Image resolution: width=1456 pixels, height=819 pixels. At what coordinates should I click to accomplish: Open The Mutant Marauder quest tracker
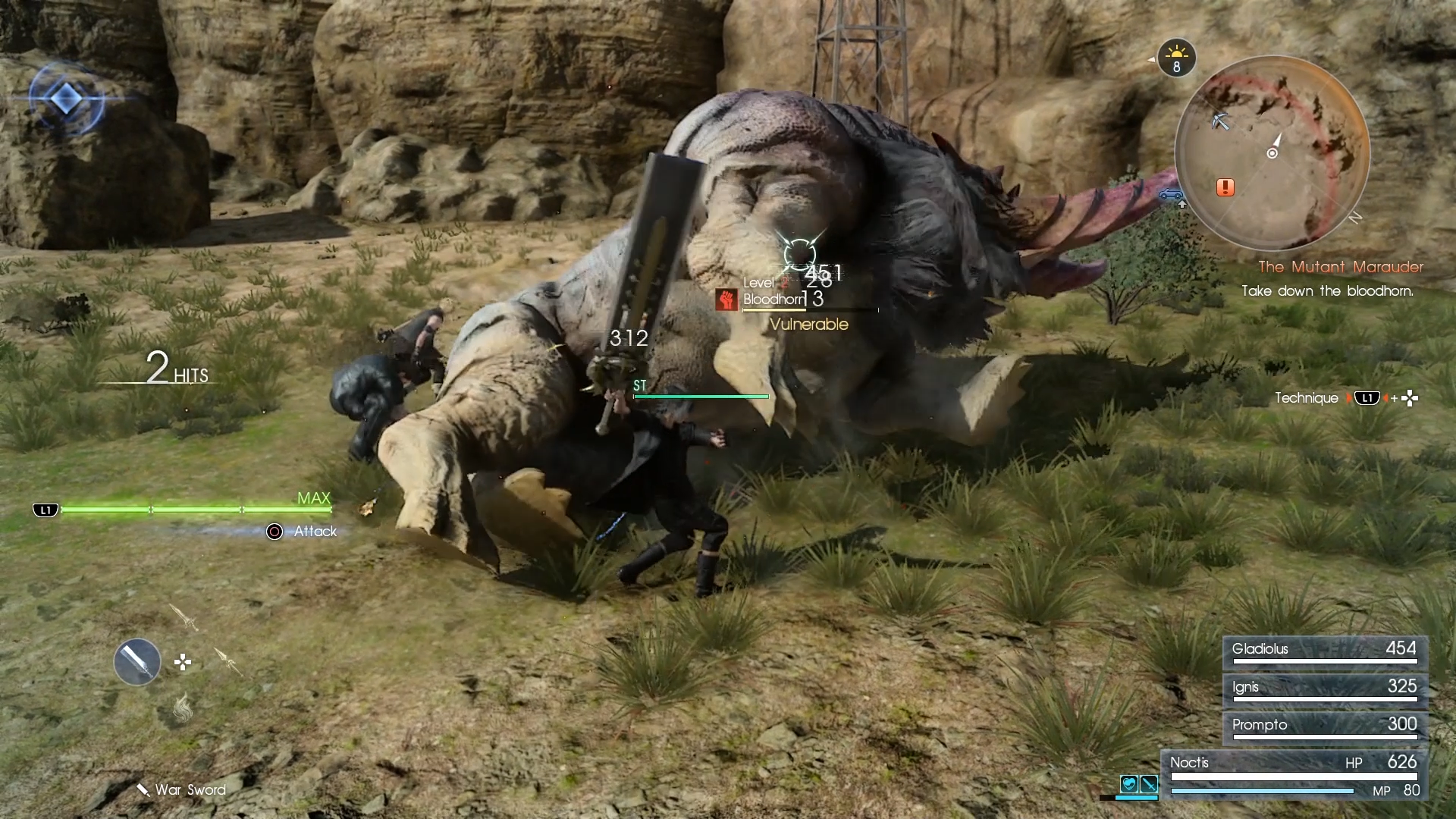pos(1340,267)
